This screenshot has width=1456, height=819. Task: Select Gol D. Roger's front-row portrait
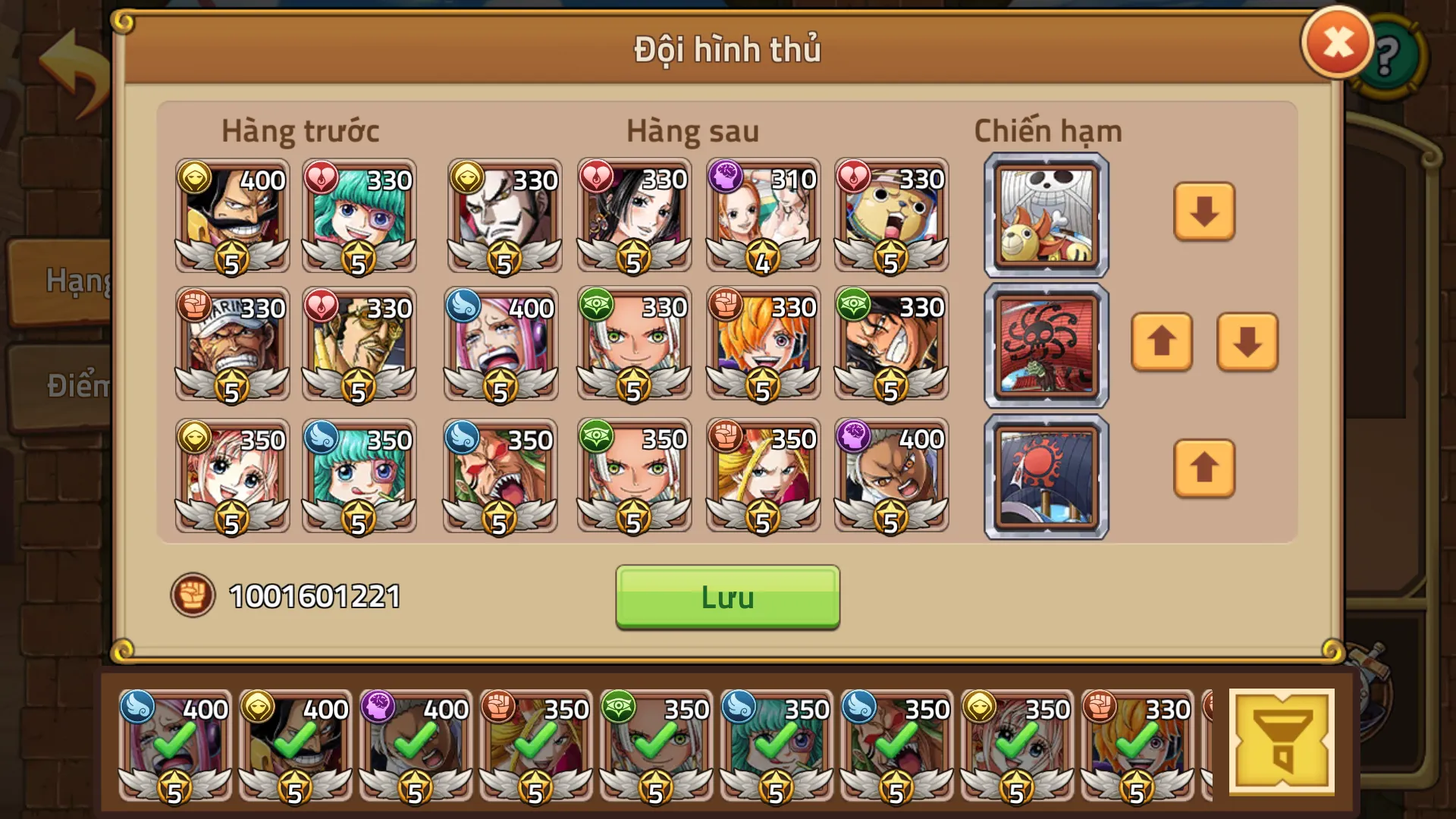(231, 220)
